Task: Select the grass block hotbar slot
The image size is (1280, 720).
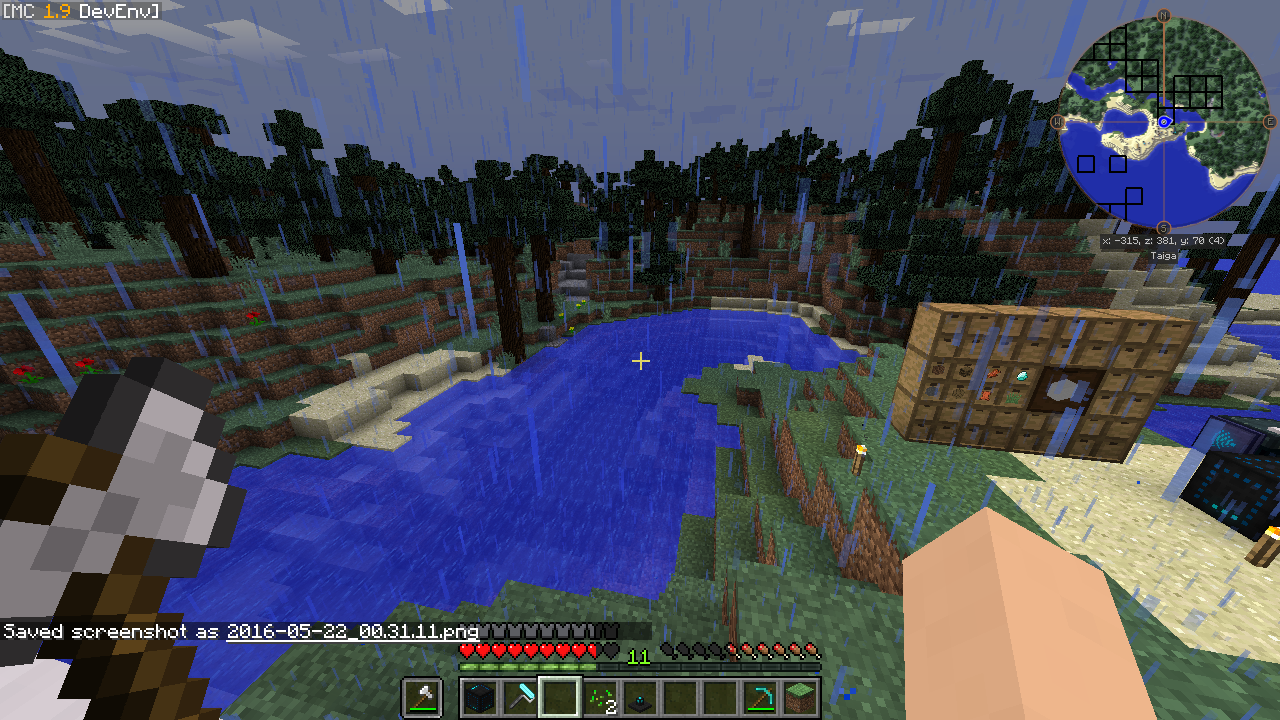Action: pos(800,697)
